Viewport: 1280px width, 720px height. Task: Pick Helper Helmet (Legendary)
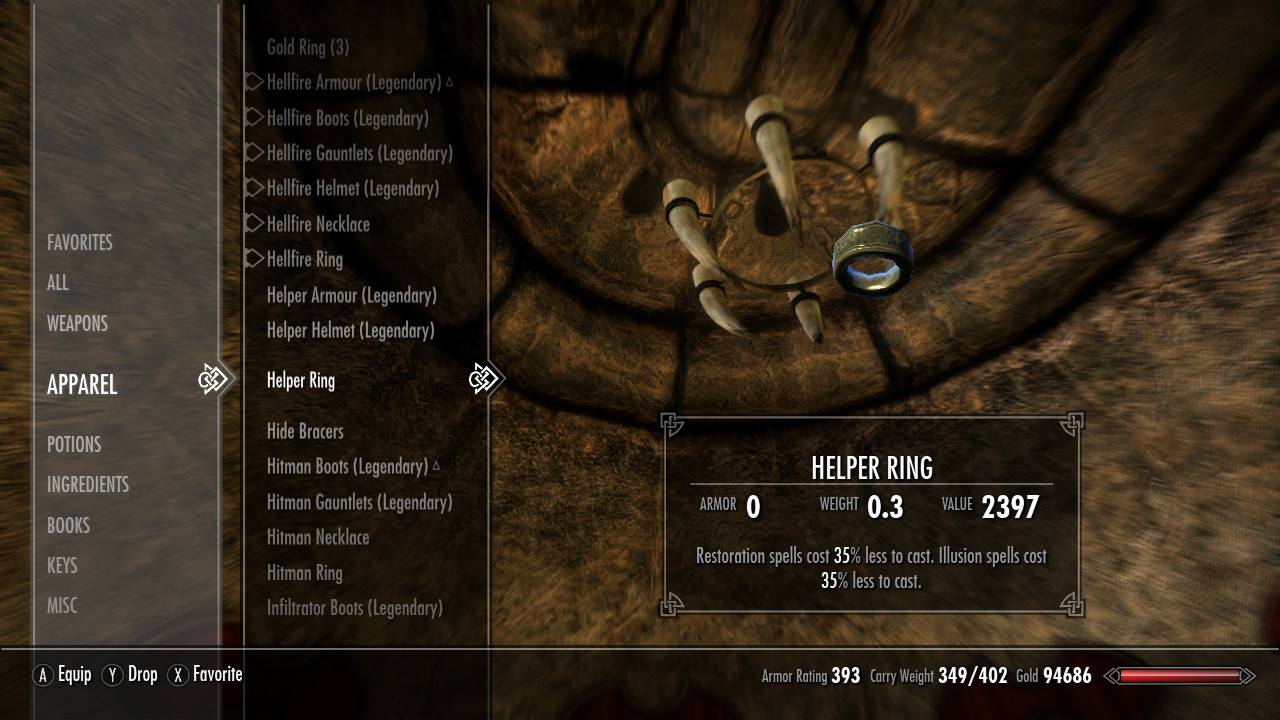click(x=350, y=330)
